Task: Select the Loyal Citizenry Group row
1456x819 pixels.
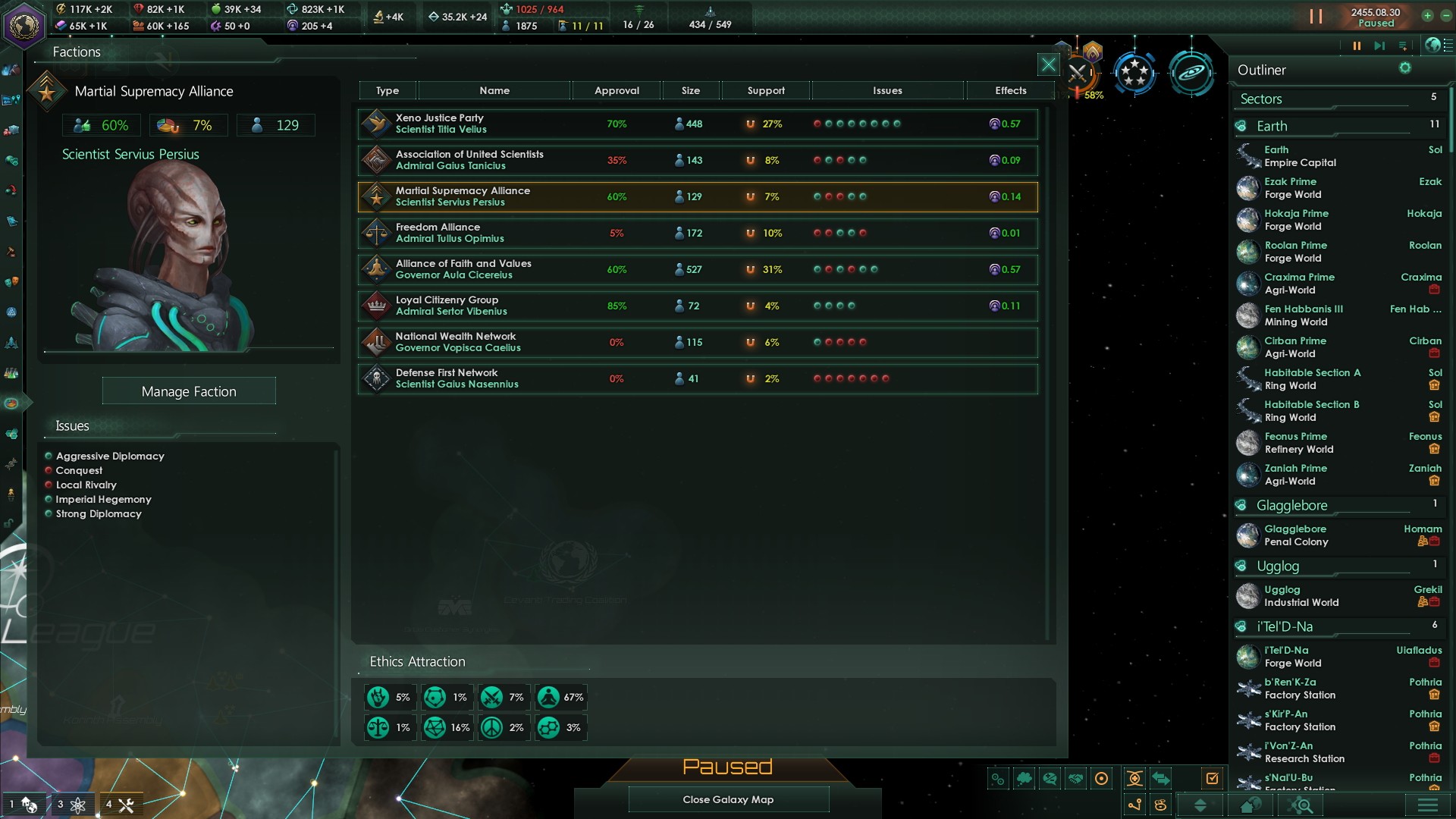Action: [697, 306]
